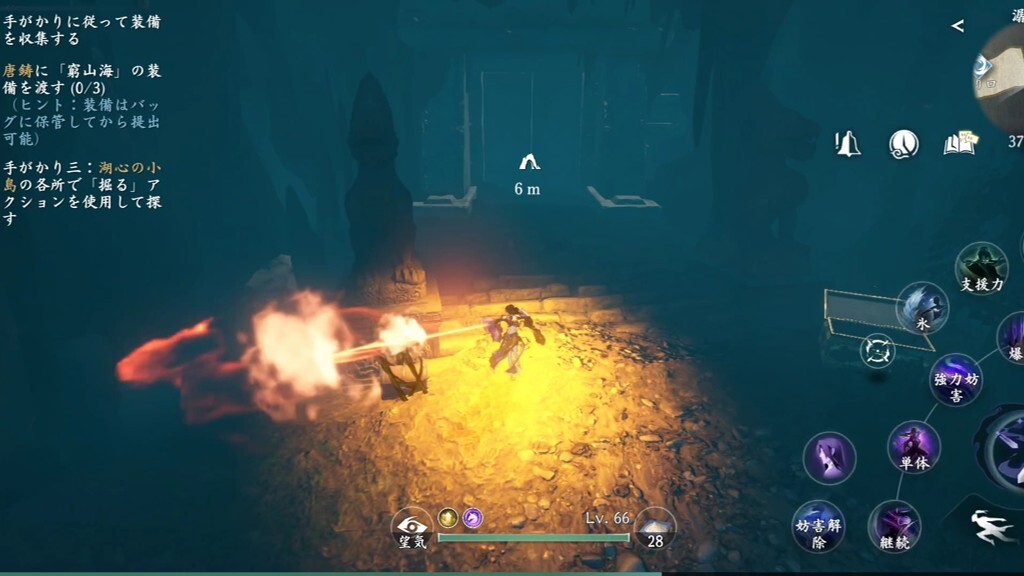Open the bell notifications icon
The image size is (1024, 576).
(848, 144)
